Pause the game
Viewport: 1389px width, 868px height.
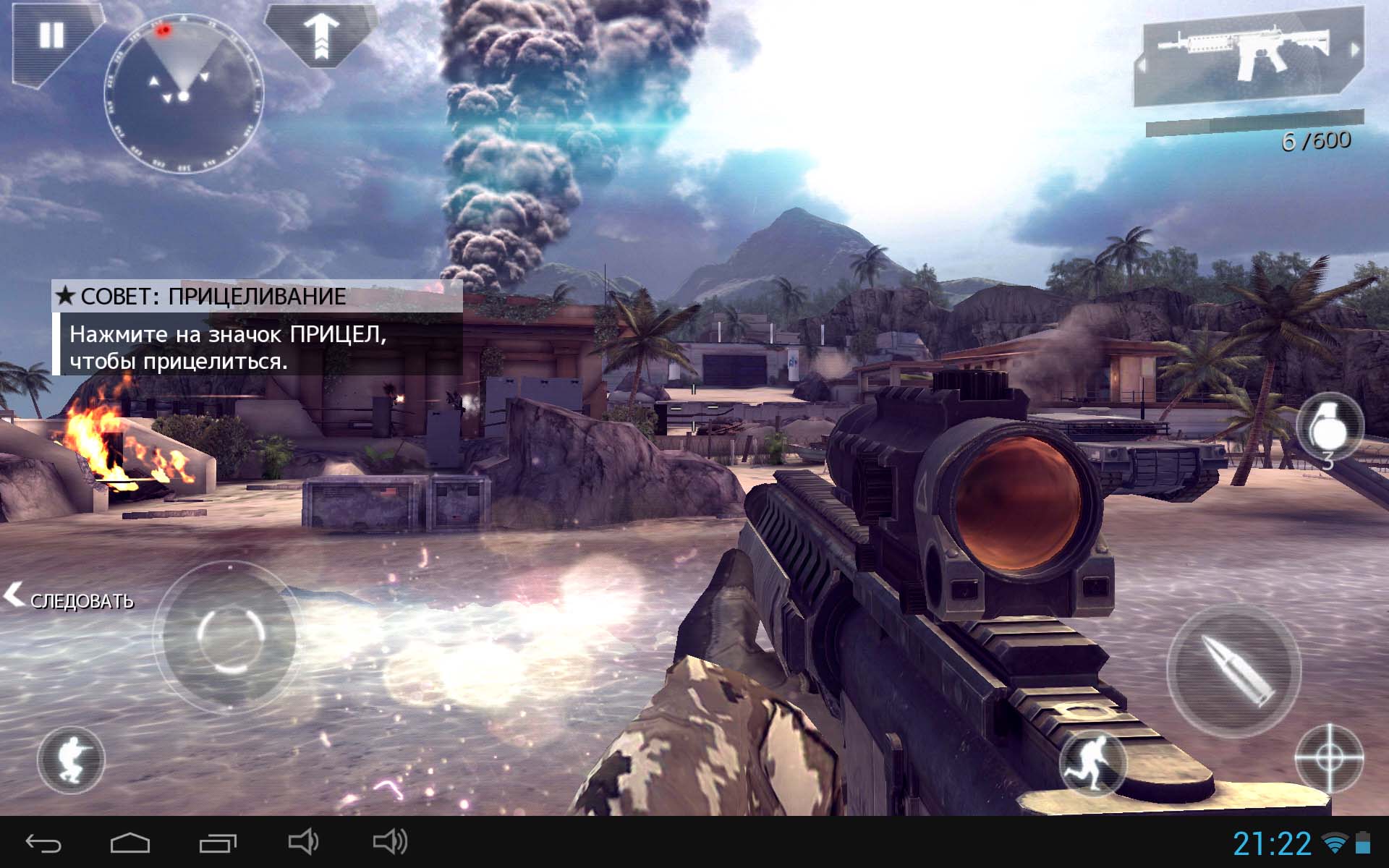click(51, 36)
